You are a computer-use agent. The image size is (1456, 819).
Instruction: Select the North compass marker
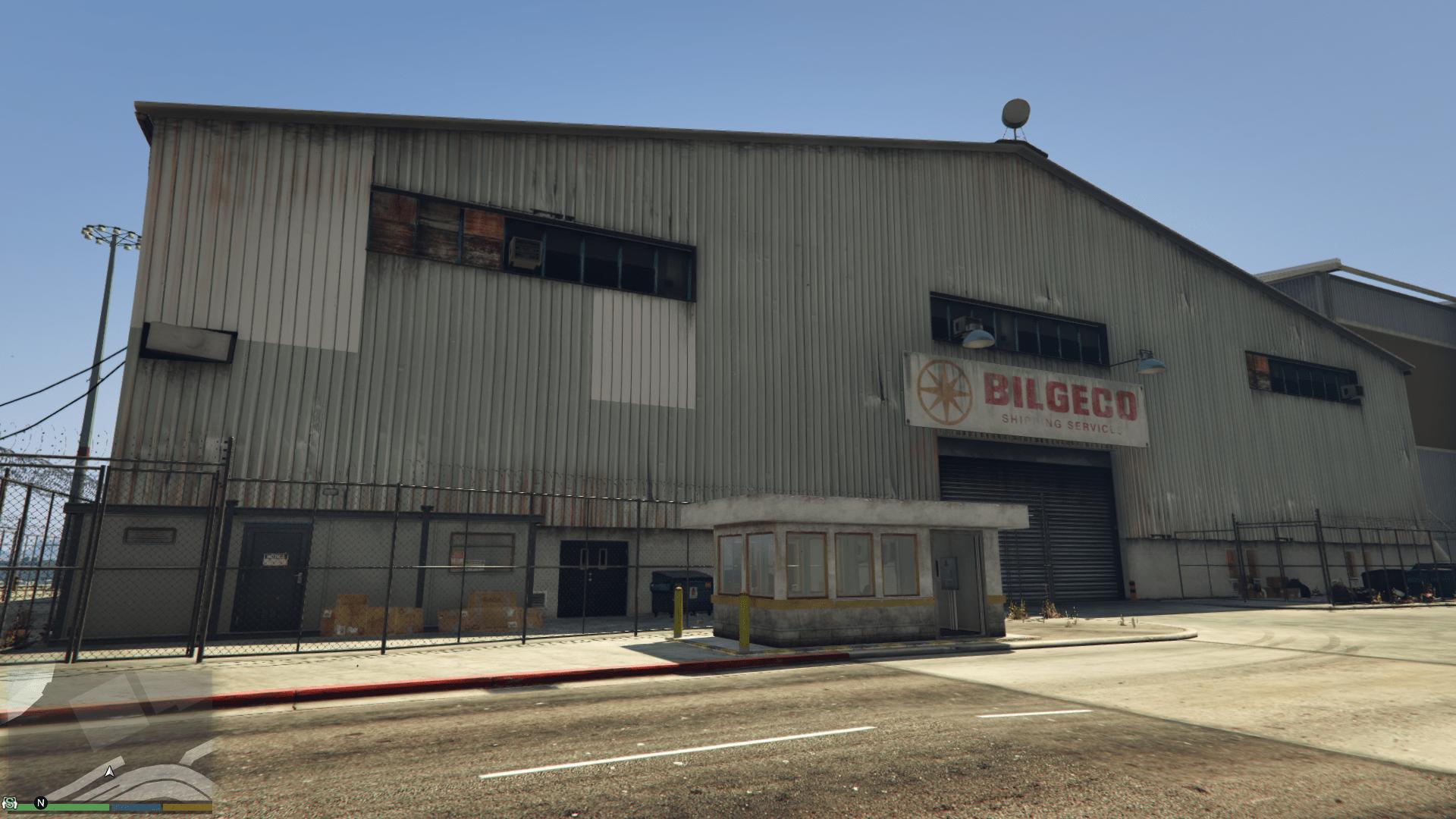point(42,802)
